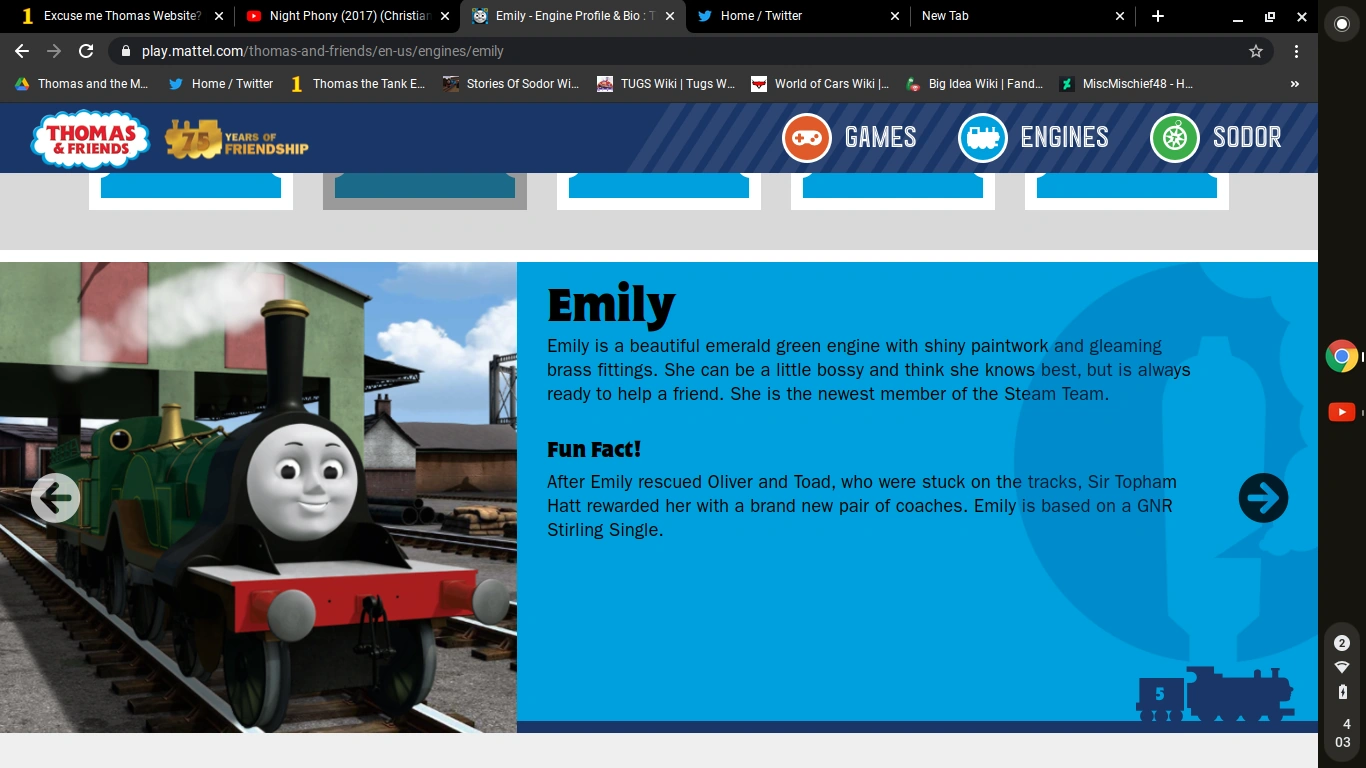
Task: Click the Sodor wheel icon
Action: click(1172, 137)
